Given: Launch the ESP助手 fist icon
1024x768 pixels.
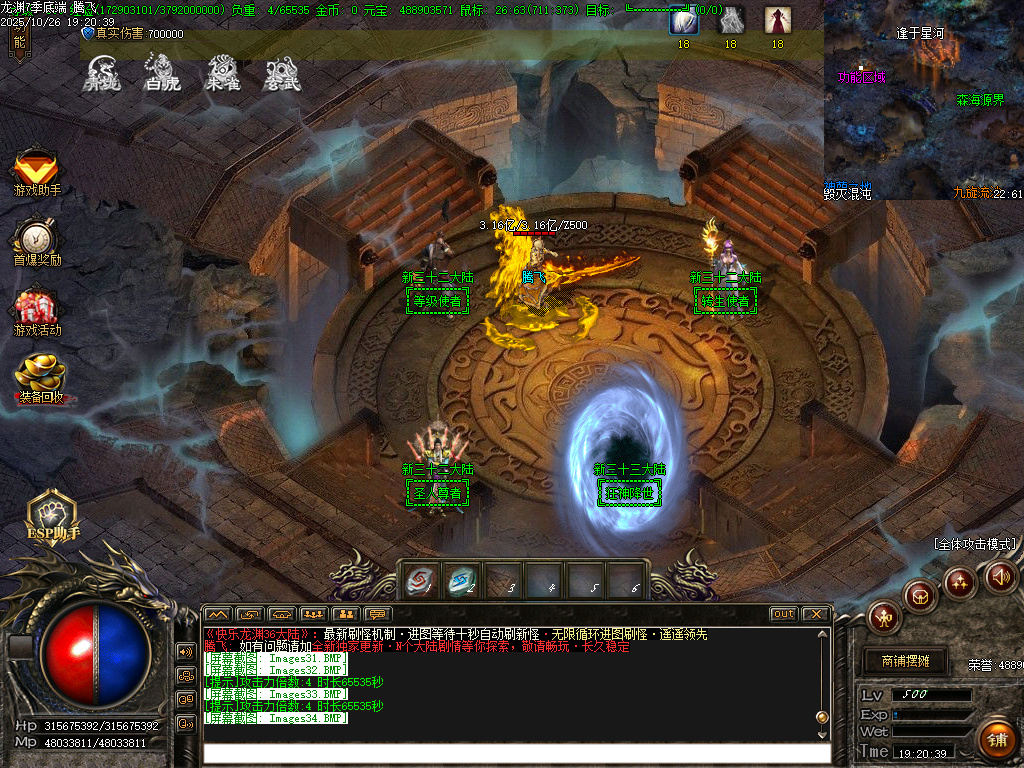Looking at the screenshot, I should click(52, 515).
